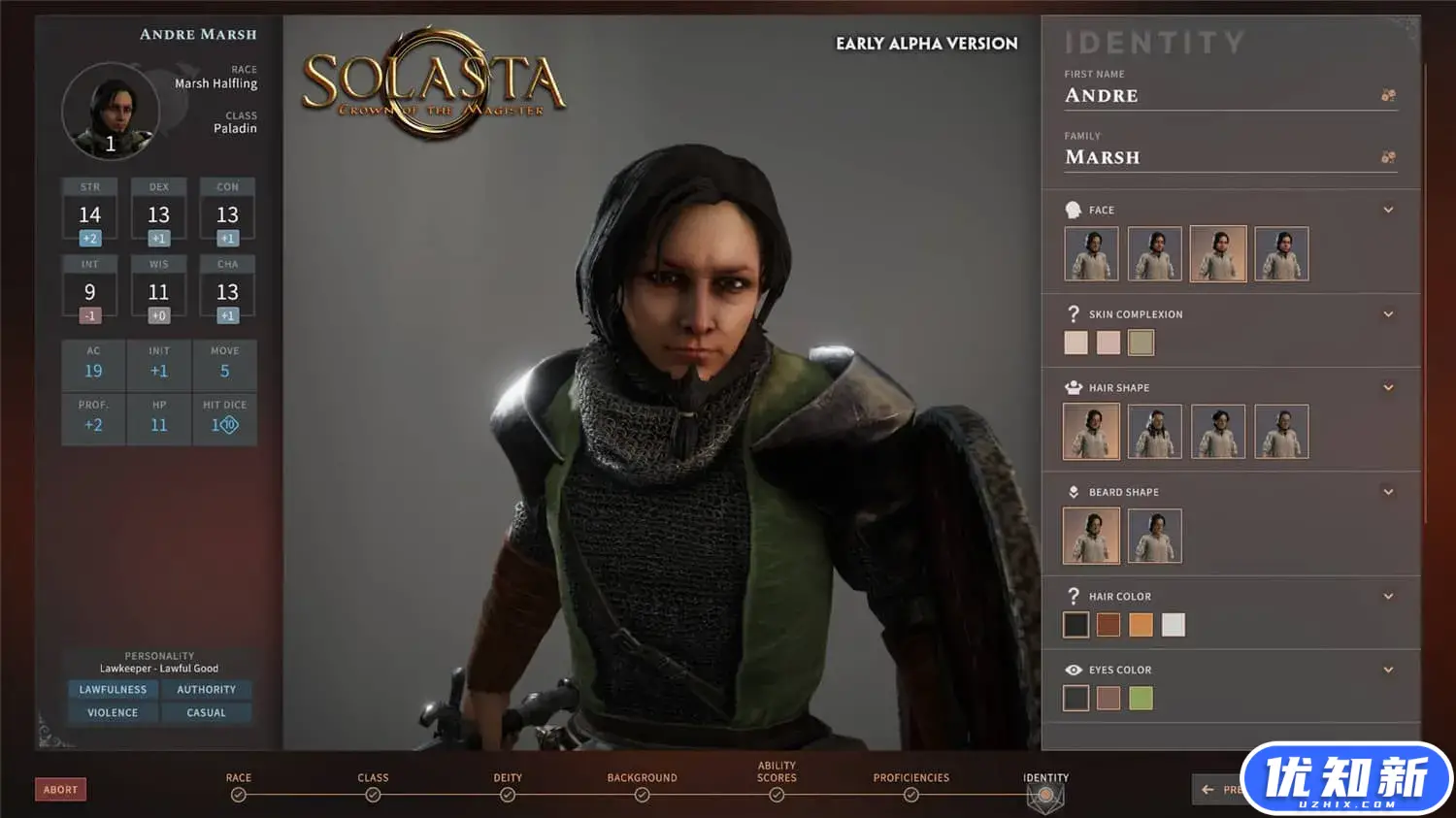Collapse the Hair Color section arrow
This screenshot has width=1456, height=818.
[1388, 596]
